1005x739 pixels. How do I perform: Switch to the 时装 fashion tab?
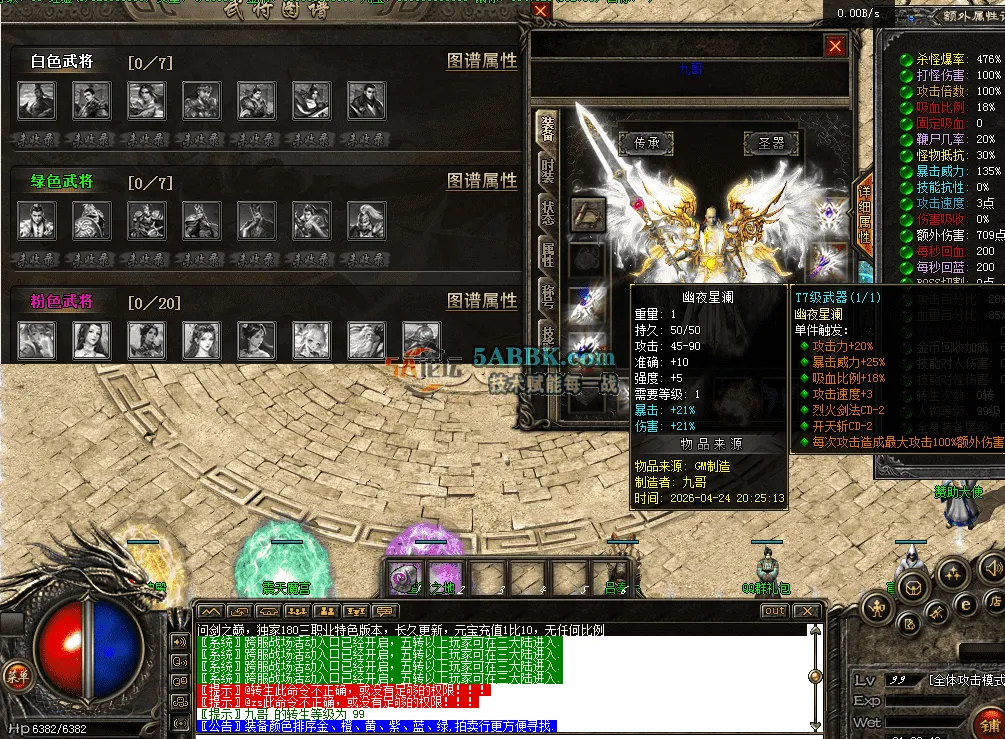coord(547,169)
